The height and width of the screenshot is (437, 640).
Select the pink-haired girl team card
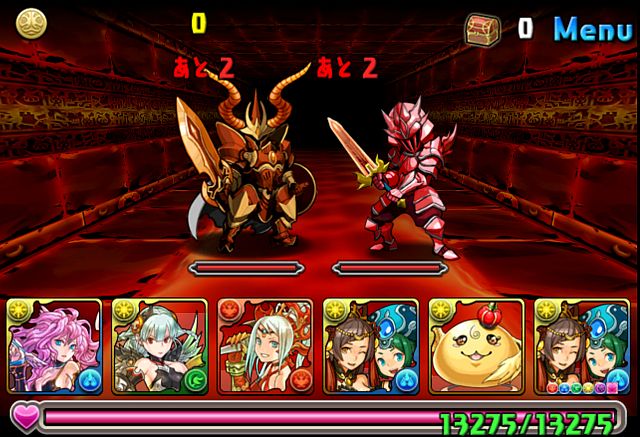tap(56, 347)
